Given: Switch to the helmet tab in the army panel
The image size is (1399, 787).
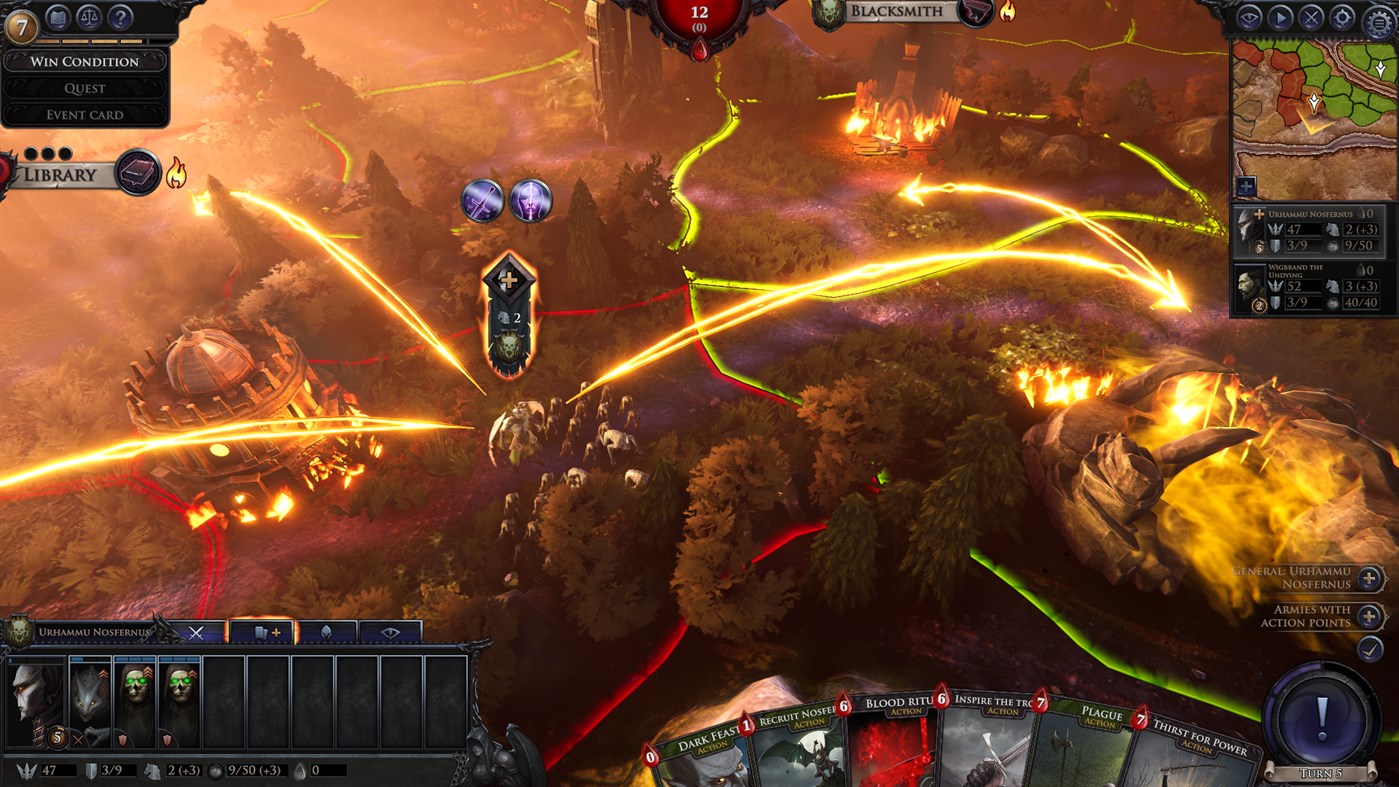Looking at the screenshot, I should (324, 632).
